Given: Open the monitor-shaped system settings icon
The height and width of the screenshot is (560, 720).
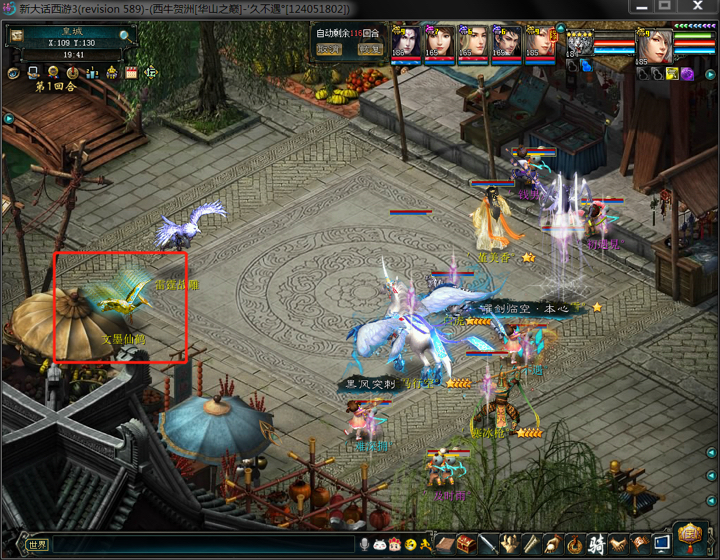Looking at the screenshot, I should tap(661, 544).
